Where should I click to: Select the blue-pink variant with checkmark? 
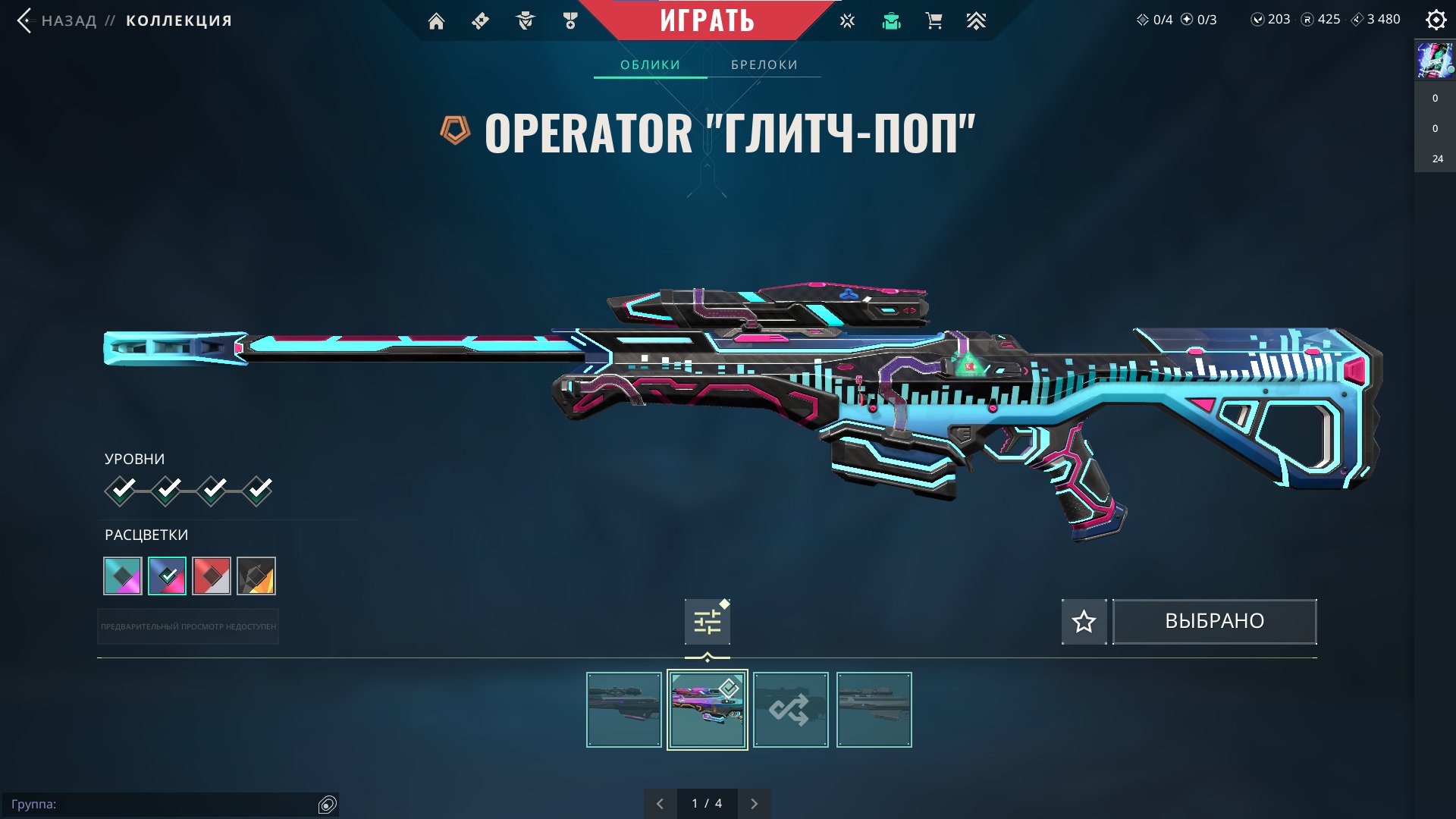(x=167, y=576)
